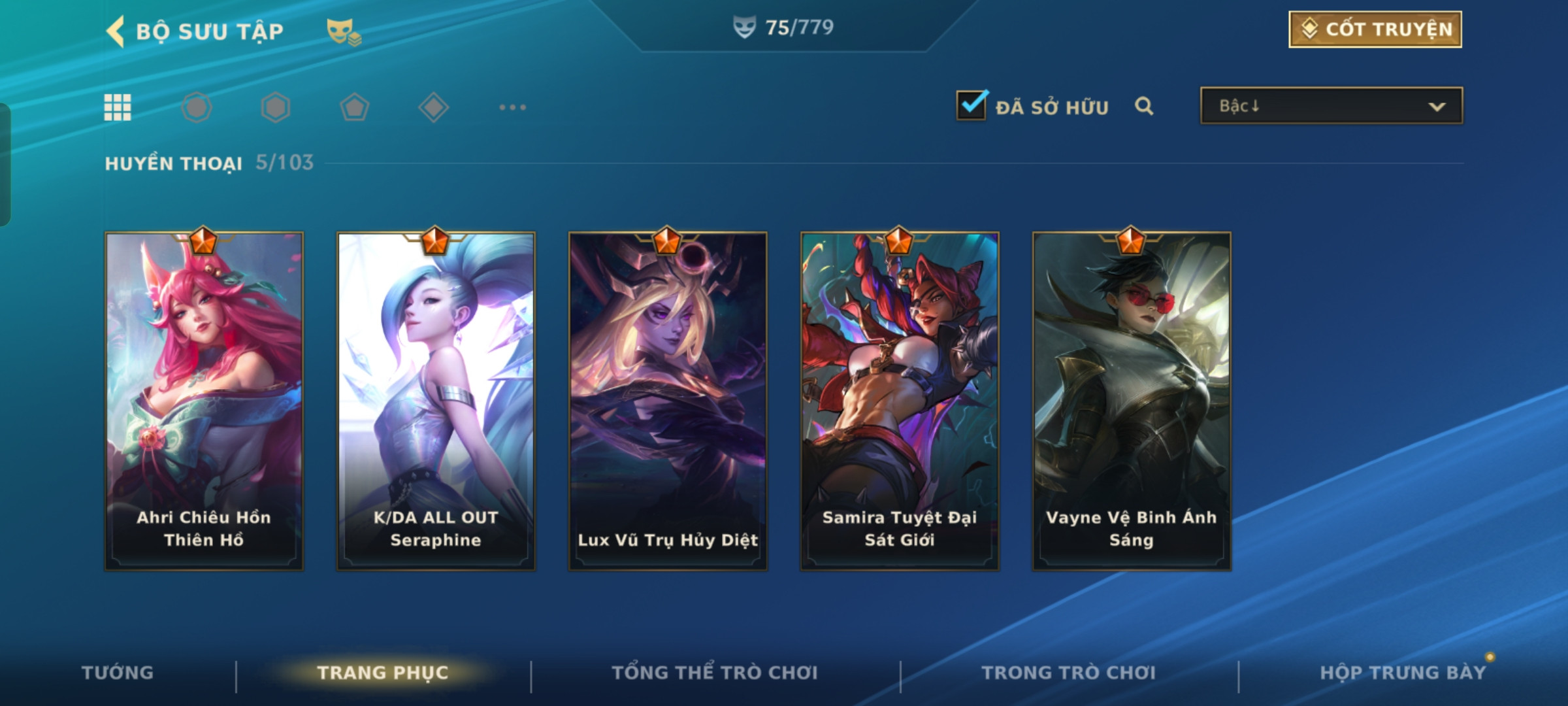Show more filters with three dots

(x=512, y=107)
